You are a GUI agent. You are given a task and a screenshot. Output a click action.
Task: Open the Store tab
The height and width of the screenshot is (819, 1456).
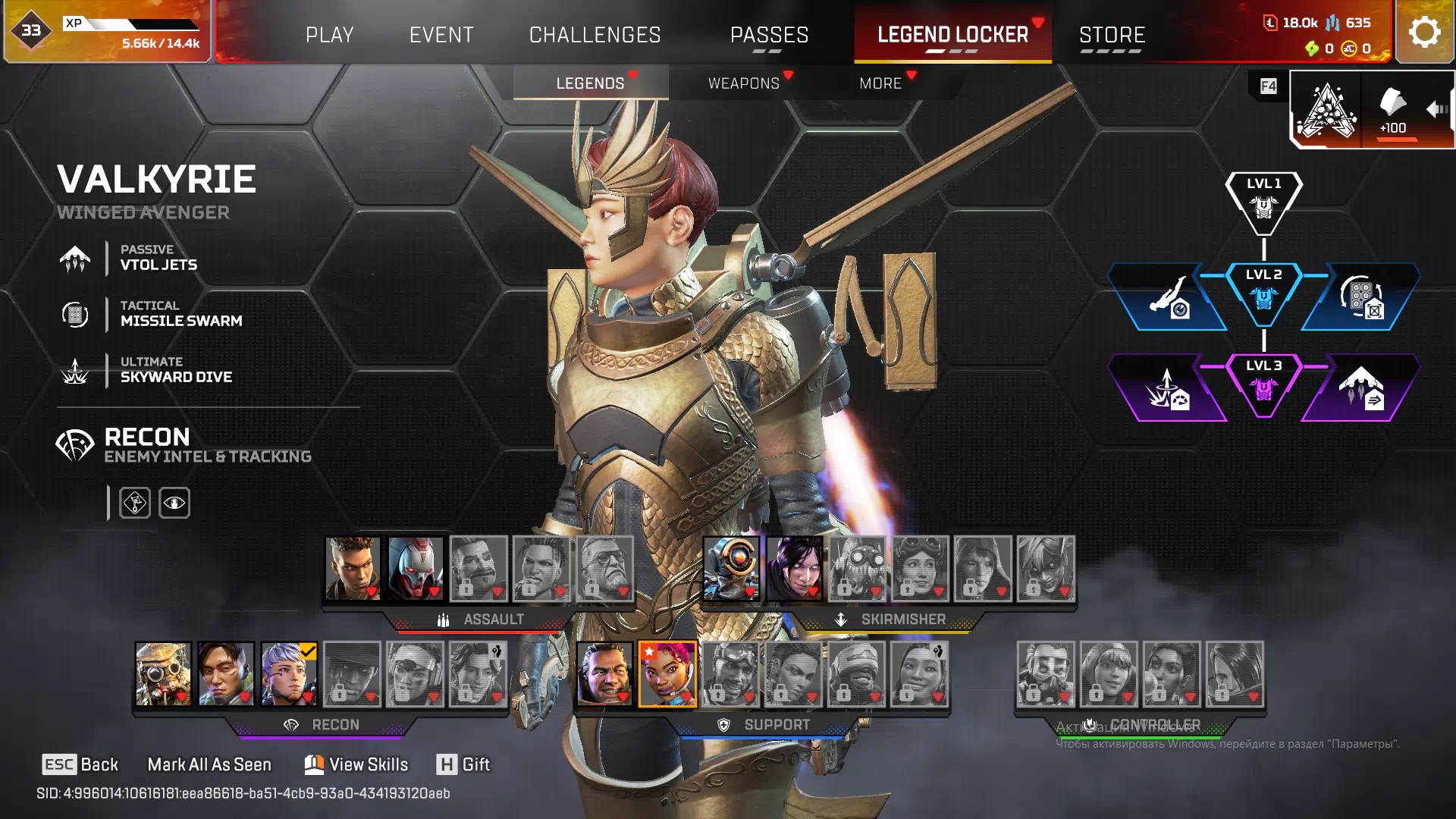pos(1112,35)
